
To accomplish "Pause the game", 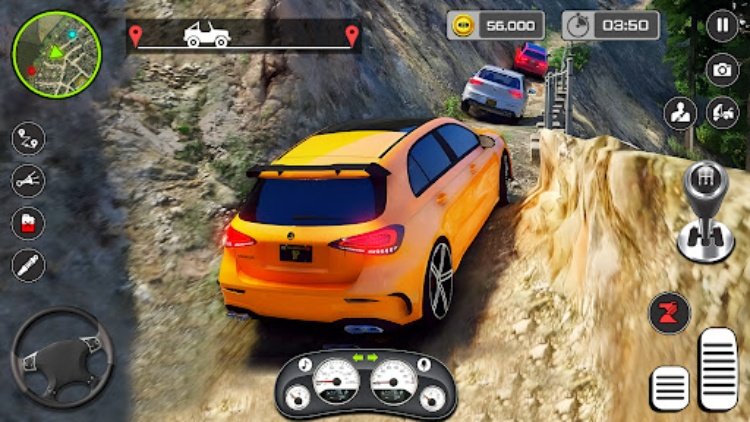I will 721,26.
